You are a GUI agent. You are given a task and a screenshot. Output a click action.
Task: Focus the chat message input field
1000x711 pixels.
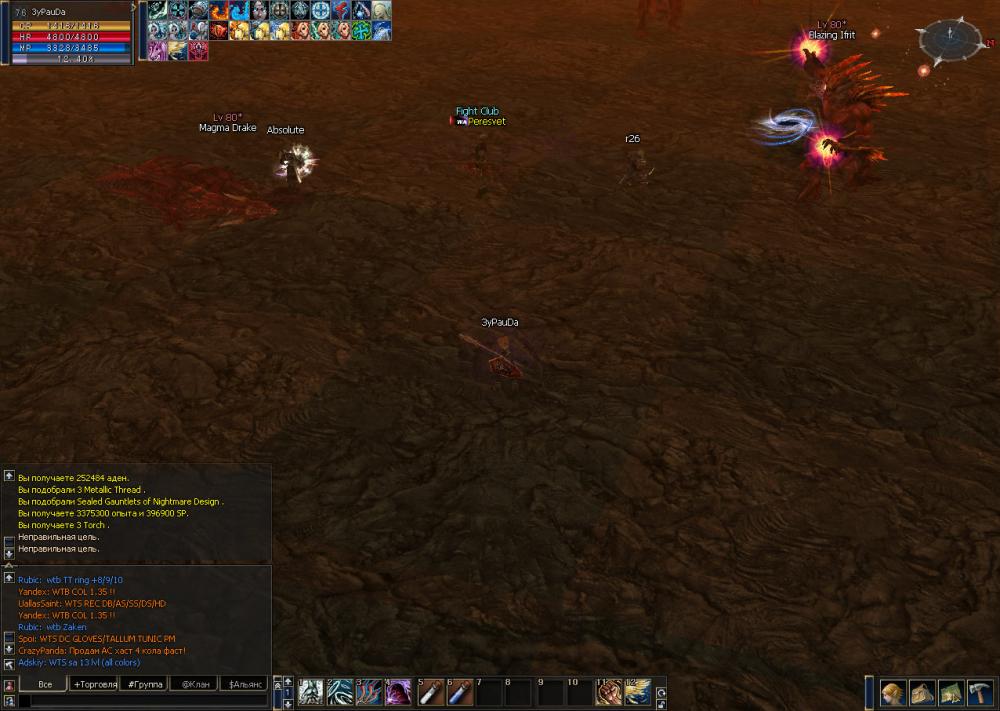[x=140, y=701]
